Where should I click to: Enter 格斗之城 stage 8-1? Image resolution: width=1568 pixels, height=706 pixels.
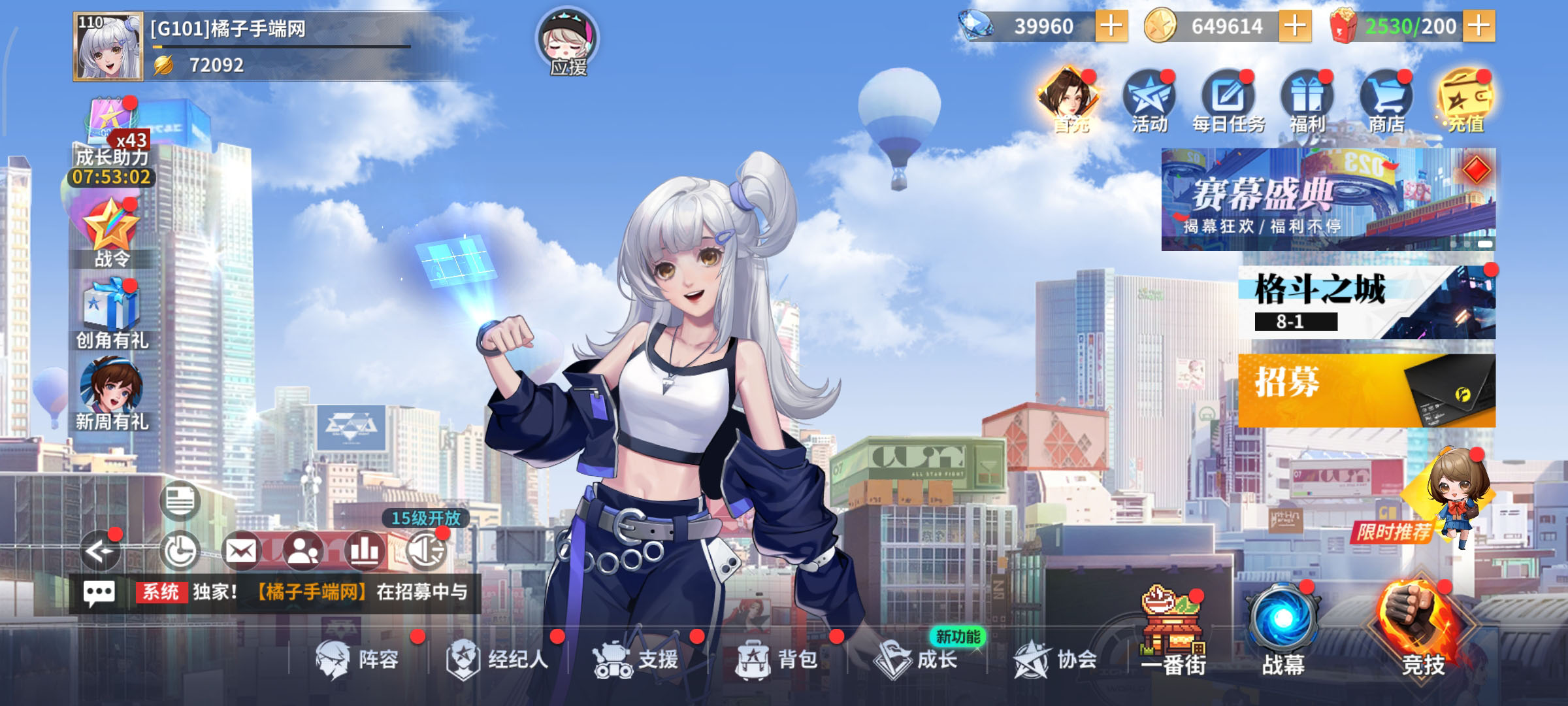point(1366,302)
